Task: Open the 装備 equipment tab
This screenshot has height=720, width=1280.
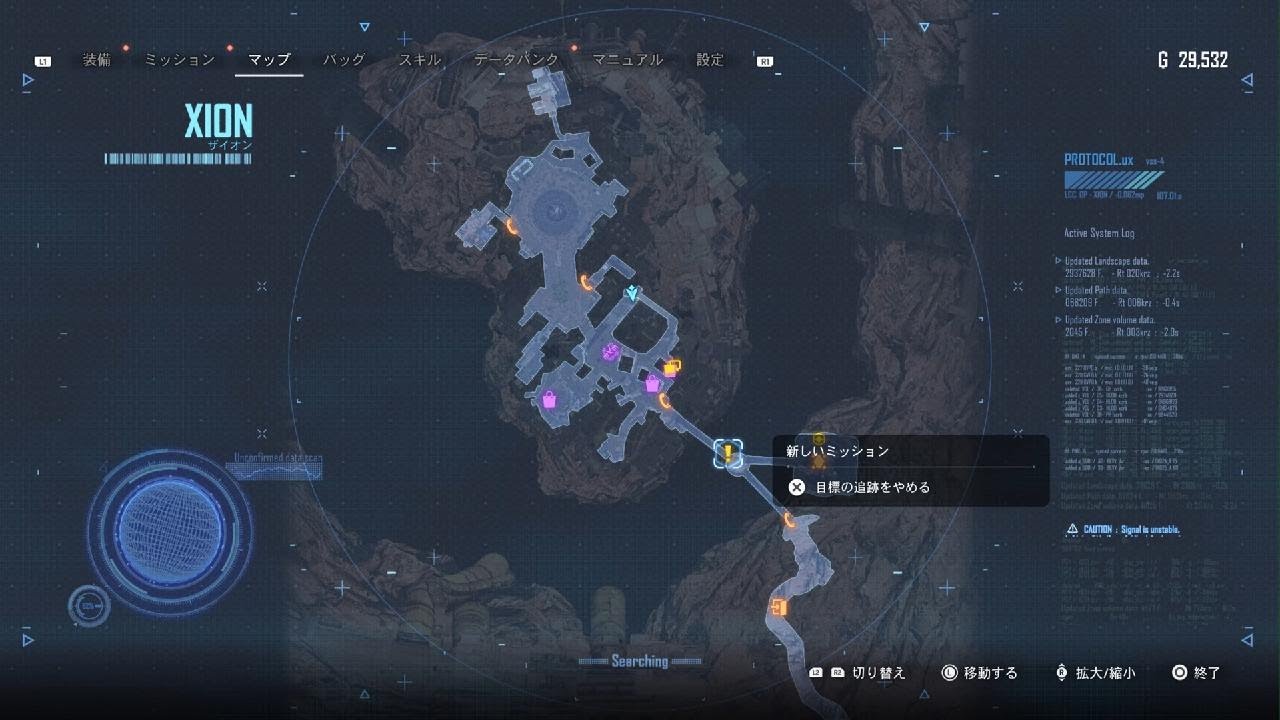Action: pos(97,60)
